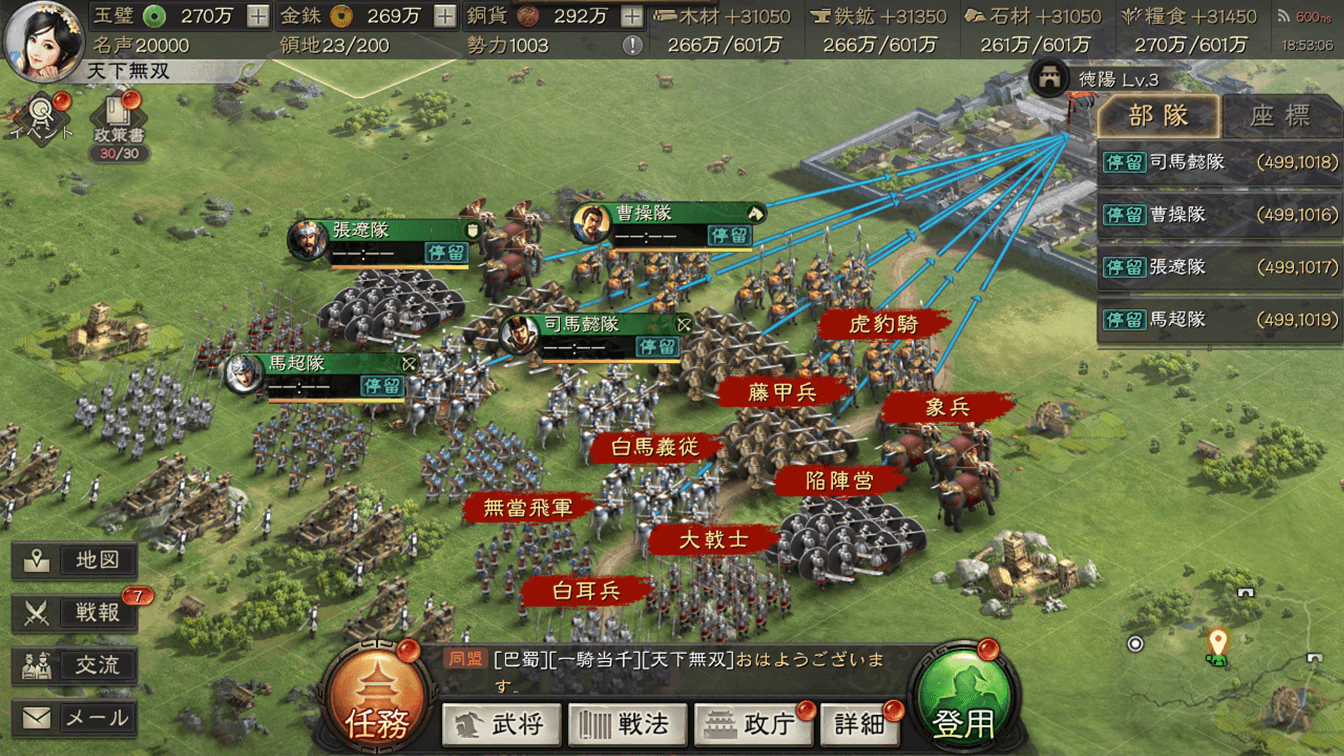The image size is (1344, 756).
Task: Switch to the 座標 tab
Action: (1281, 116)
